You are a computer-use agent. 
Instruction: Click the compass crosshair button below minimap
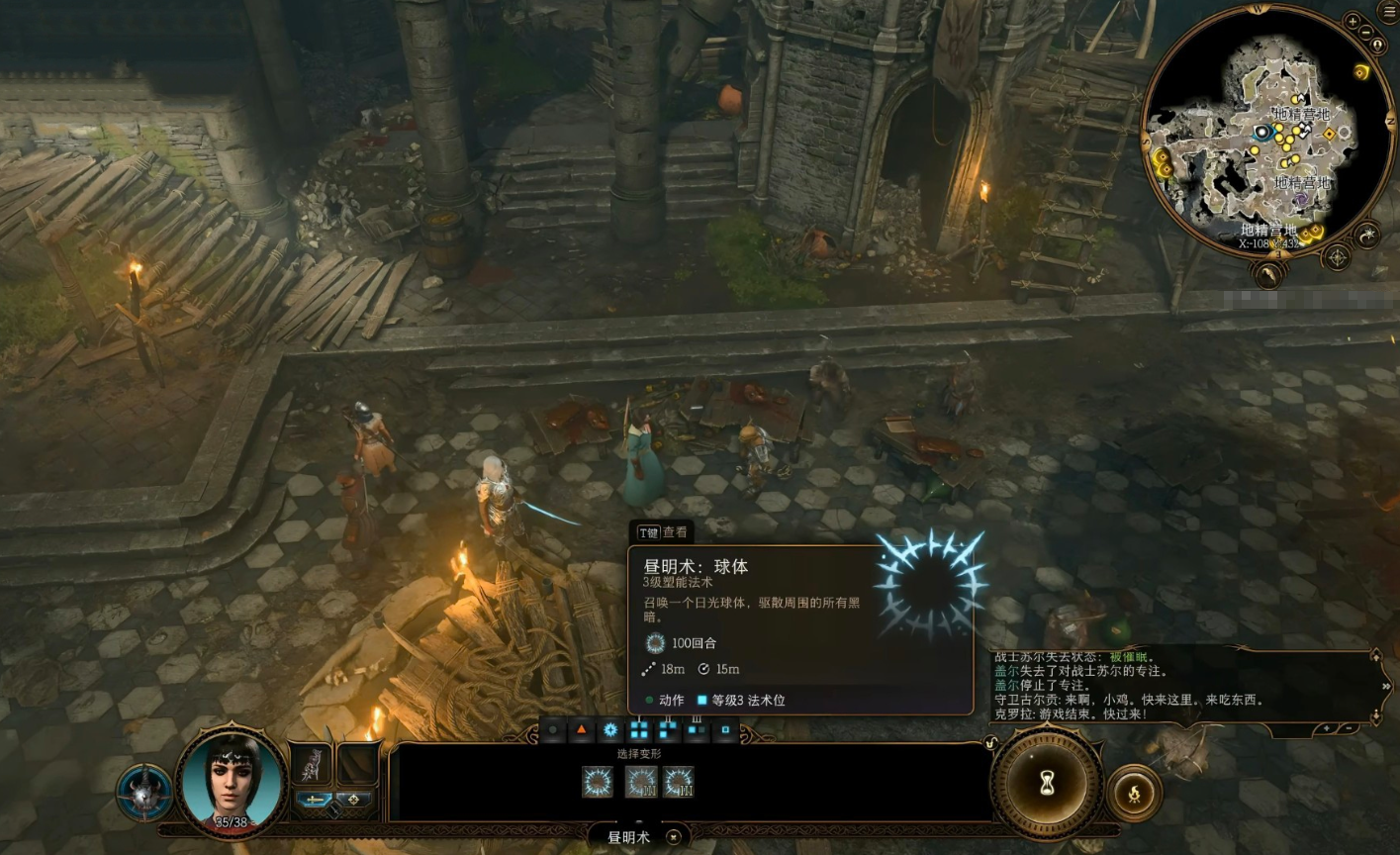tap(1337, 258)
